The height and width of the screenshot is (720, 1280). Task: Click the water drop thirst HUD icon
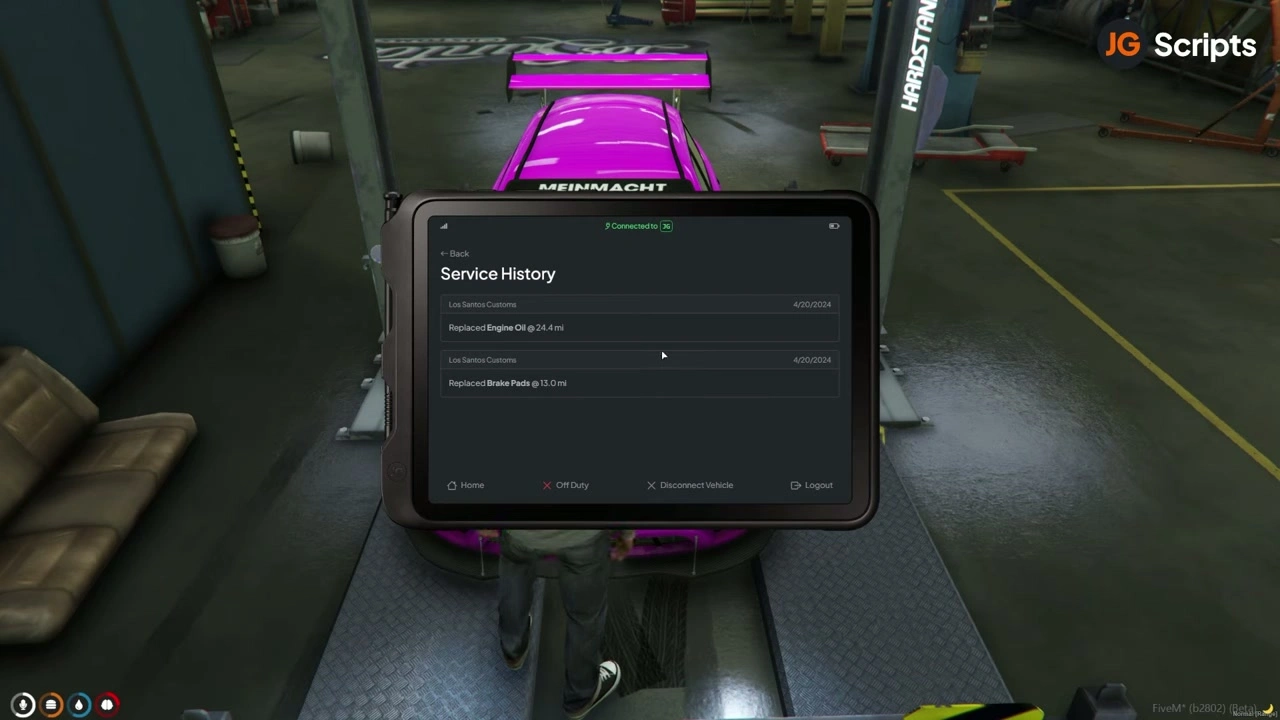tap(79, 704)
